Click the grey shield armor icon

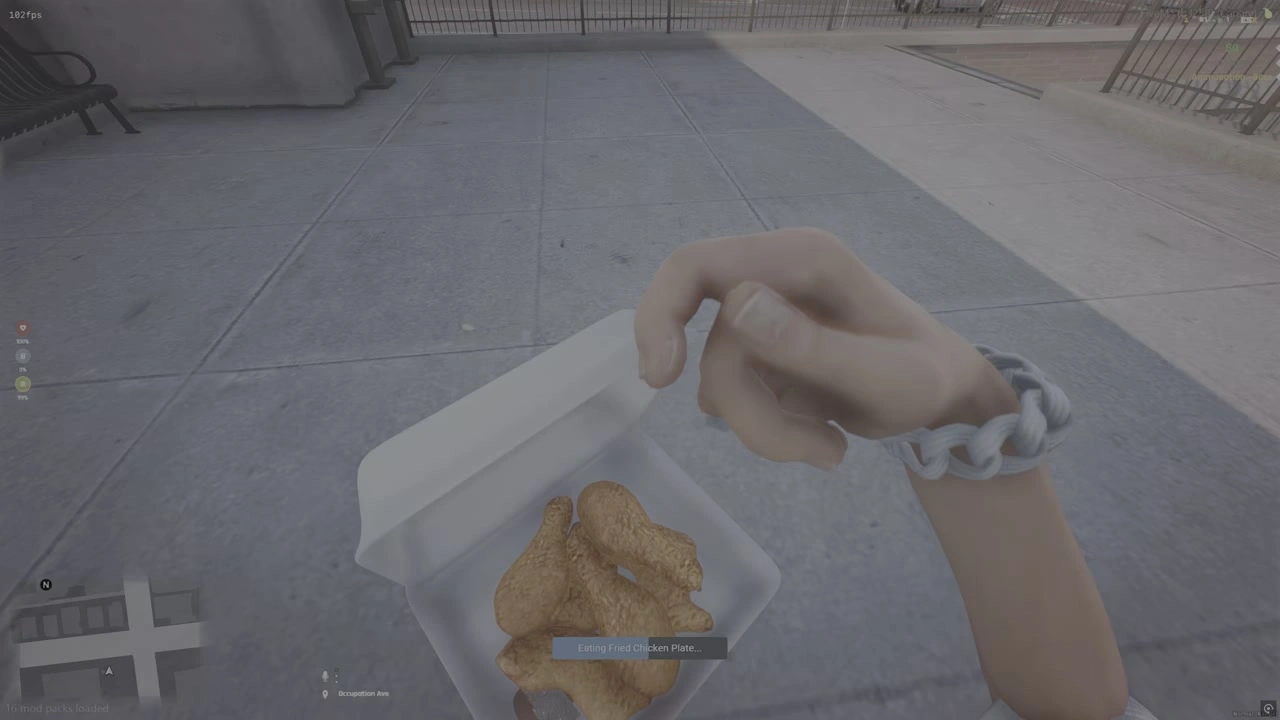[x=22, y=356]
